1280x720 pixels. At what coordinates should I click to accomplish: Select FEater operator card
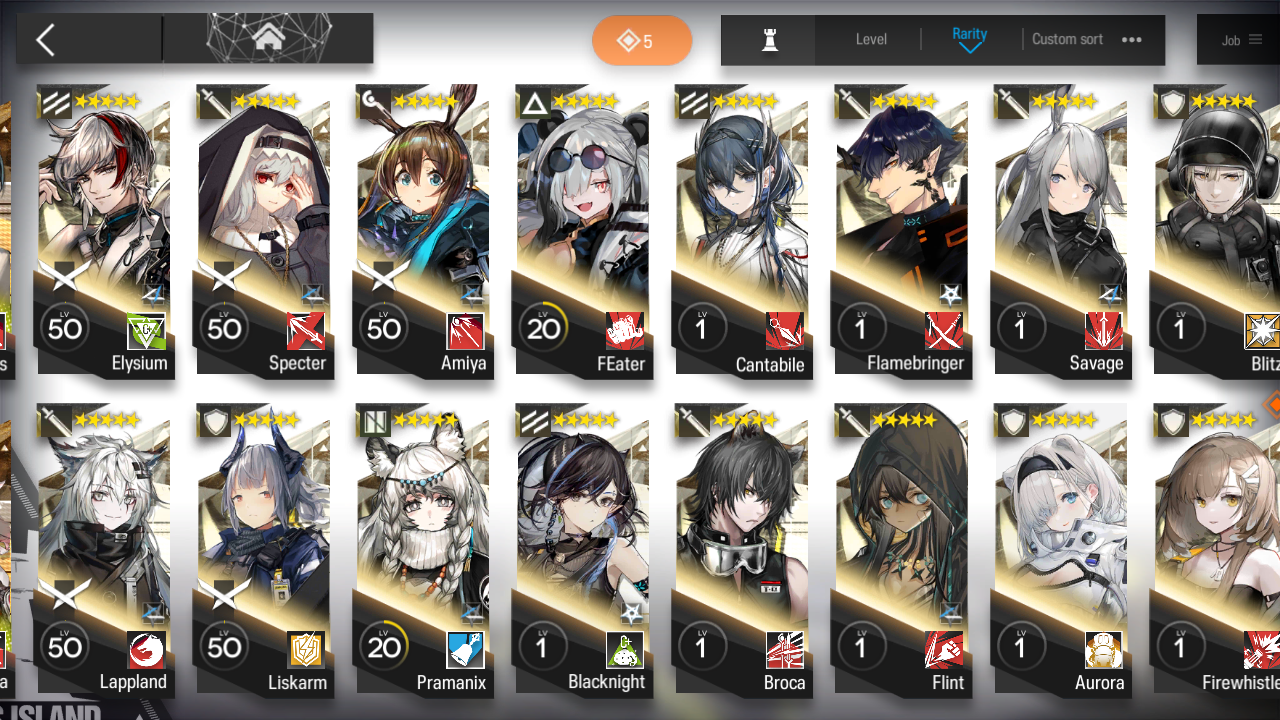583,230
